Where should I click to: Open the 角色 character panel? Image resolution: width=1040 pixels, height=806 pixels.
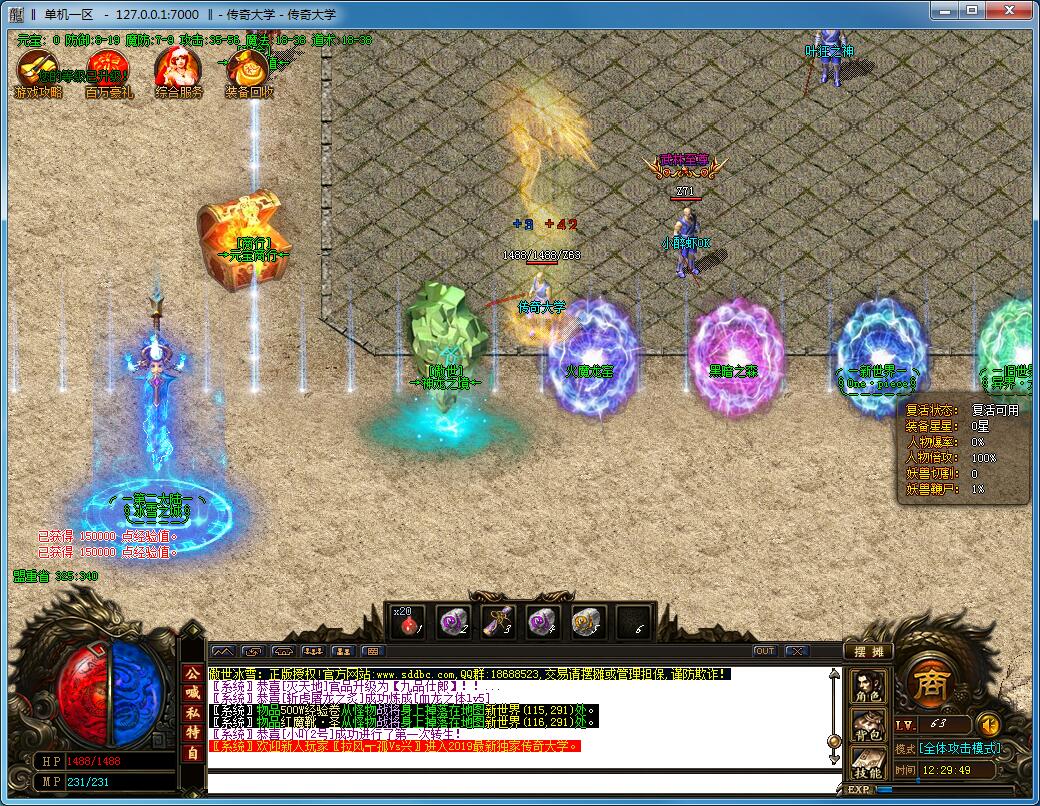pyautogui.click(x=866, y=687)
